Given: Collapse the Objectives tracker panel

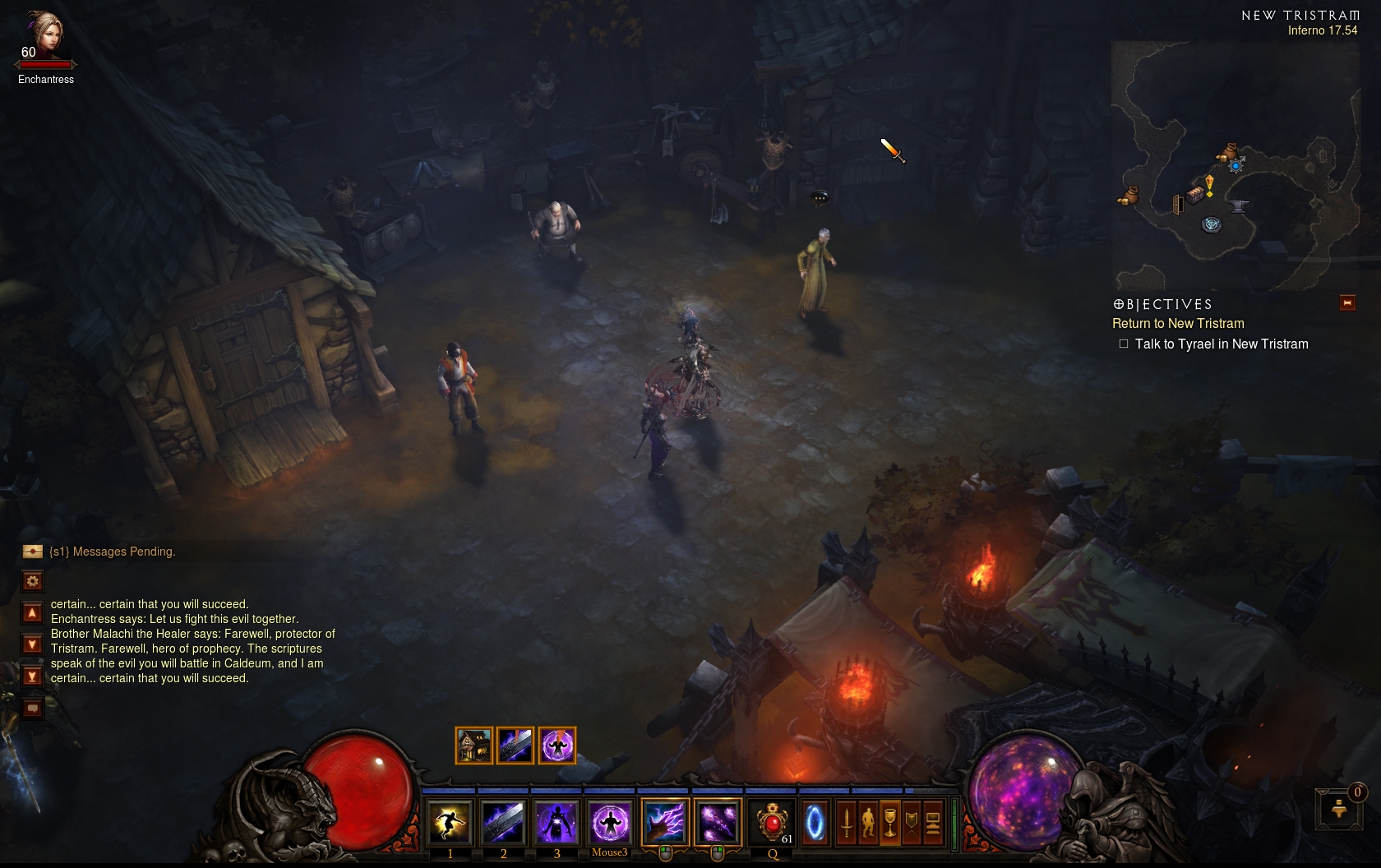Looking at the screenshot, I should coord(1347,303).
